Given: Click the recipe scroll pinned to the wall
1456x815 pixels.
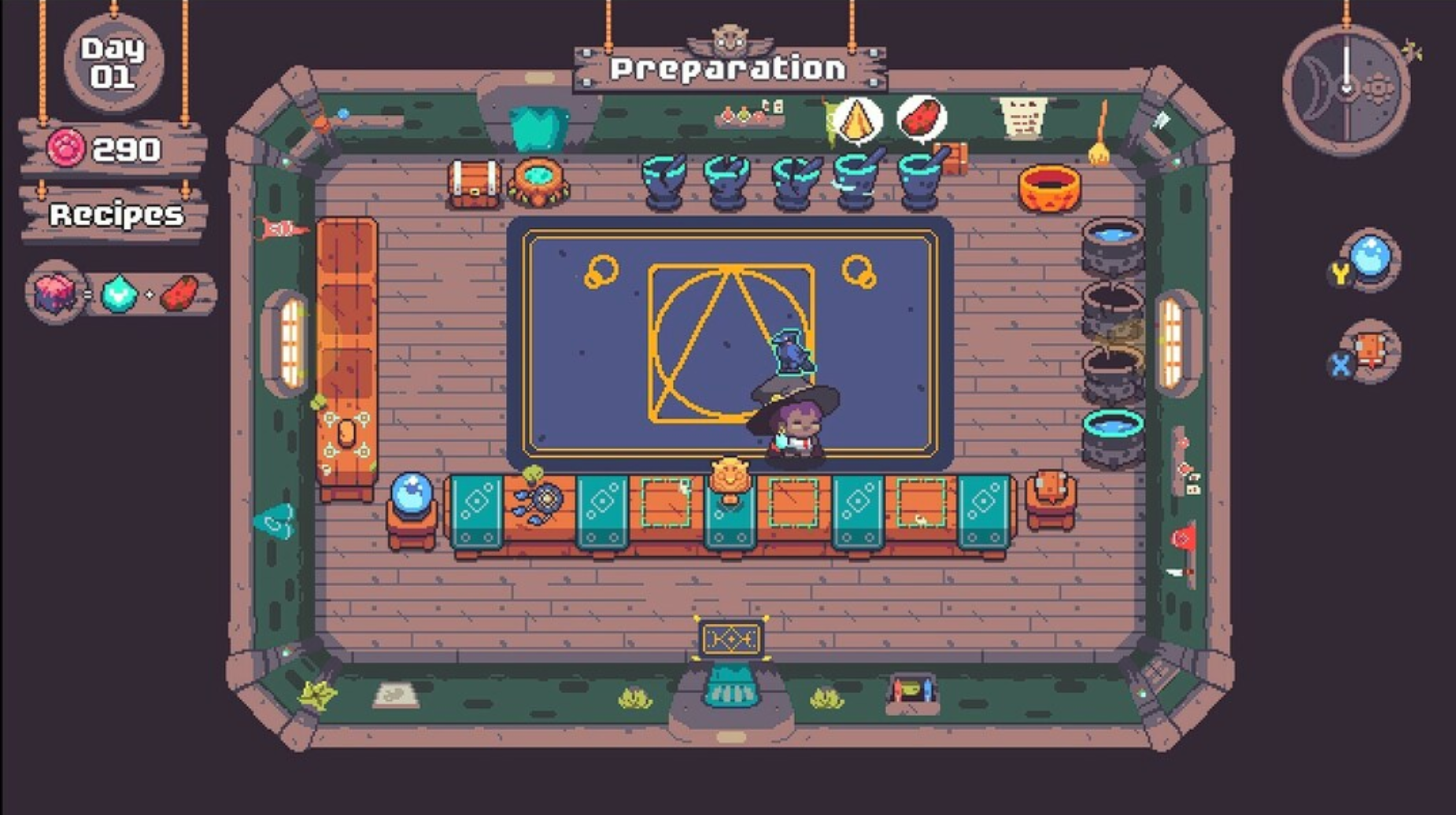Looking at the screenshot, I should 1023,118.
